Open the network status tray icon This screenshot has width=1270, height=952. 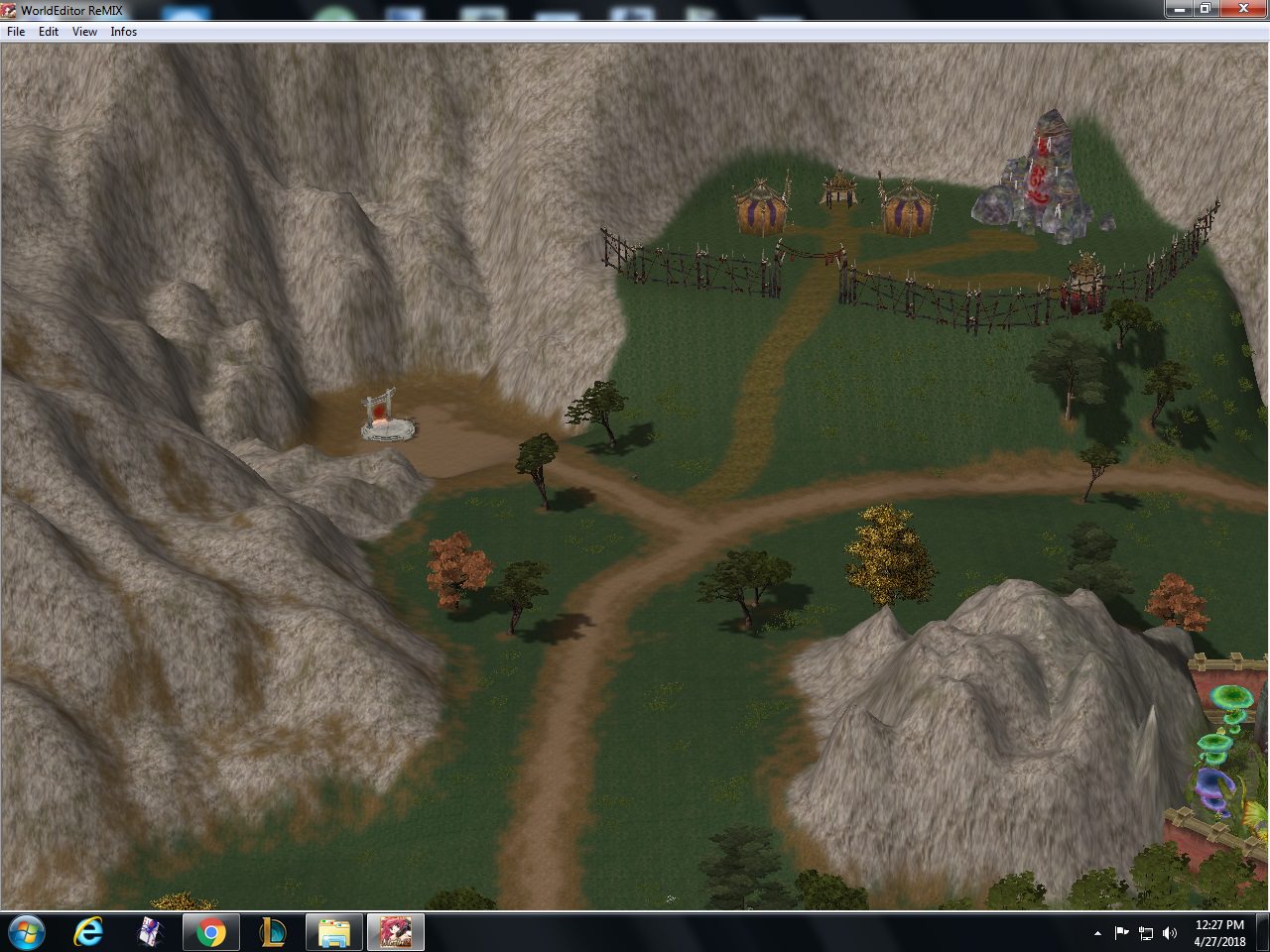[x=1148, y=933]
